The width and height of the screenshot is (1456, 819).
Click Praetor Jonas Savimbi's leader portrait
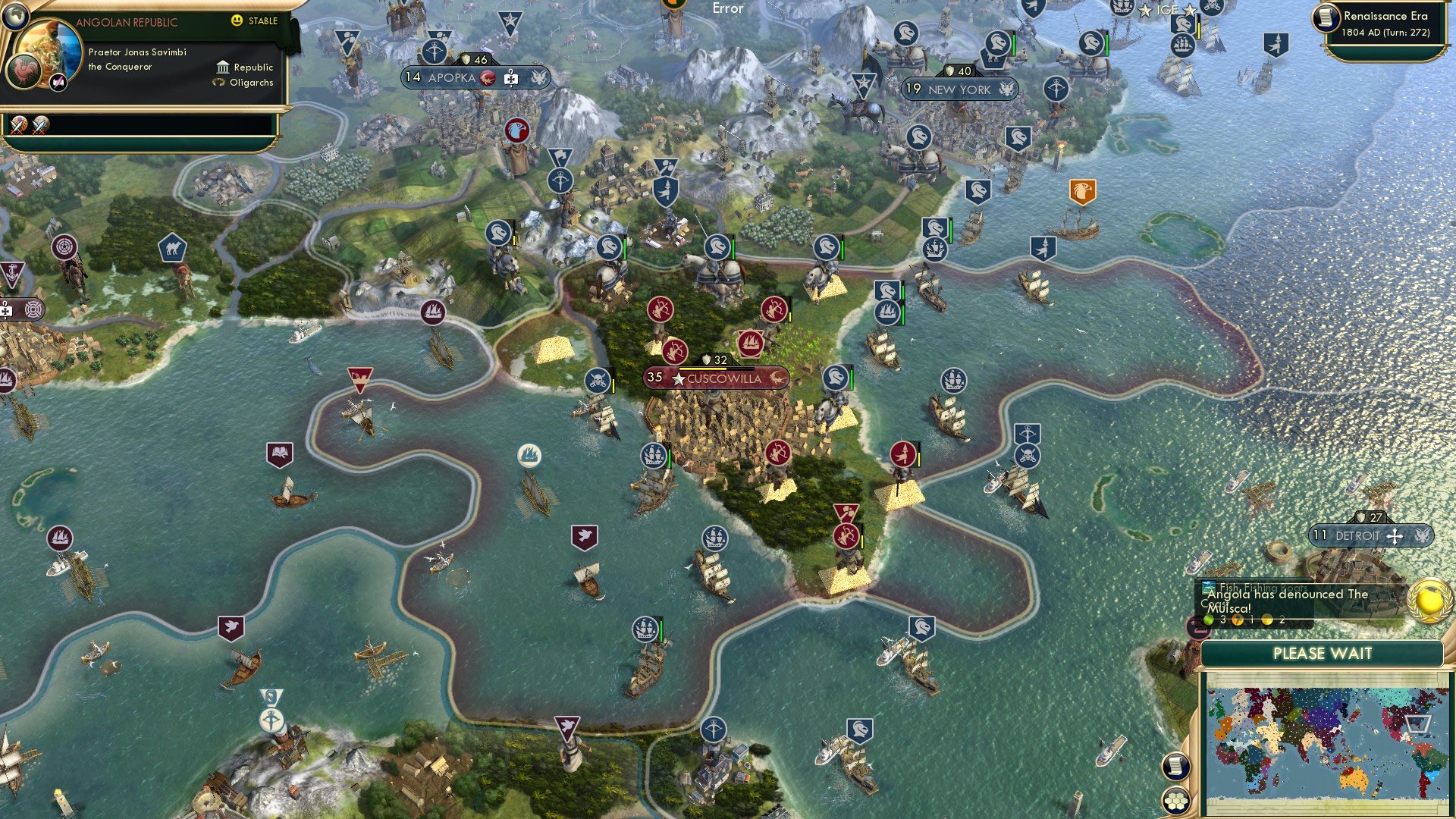point(49,47)
